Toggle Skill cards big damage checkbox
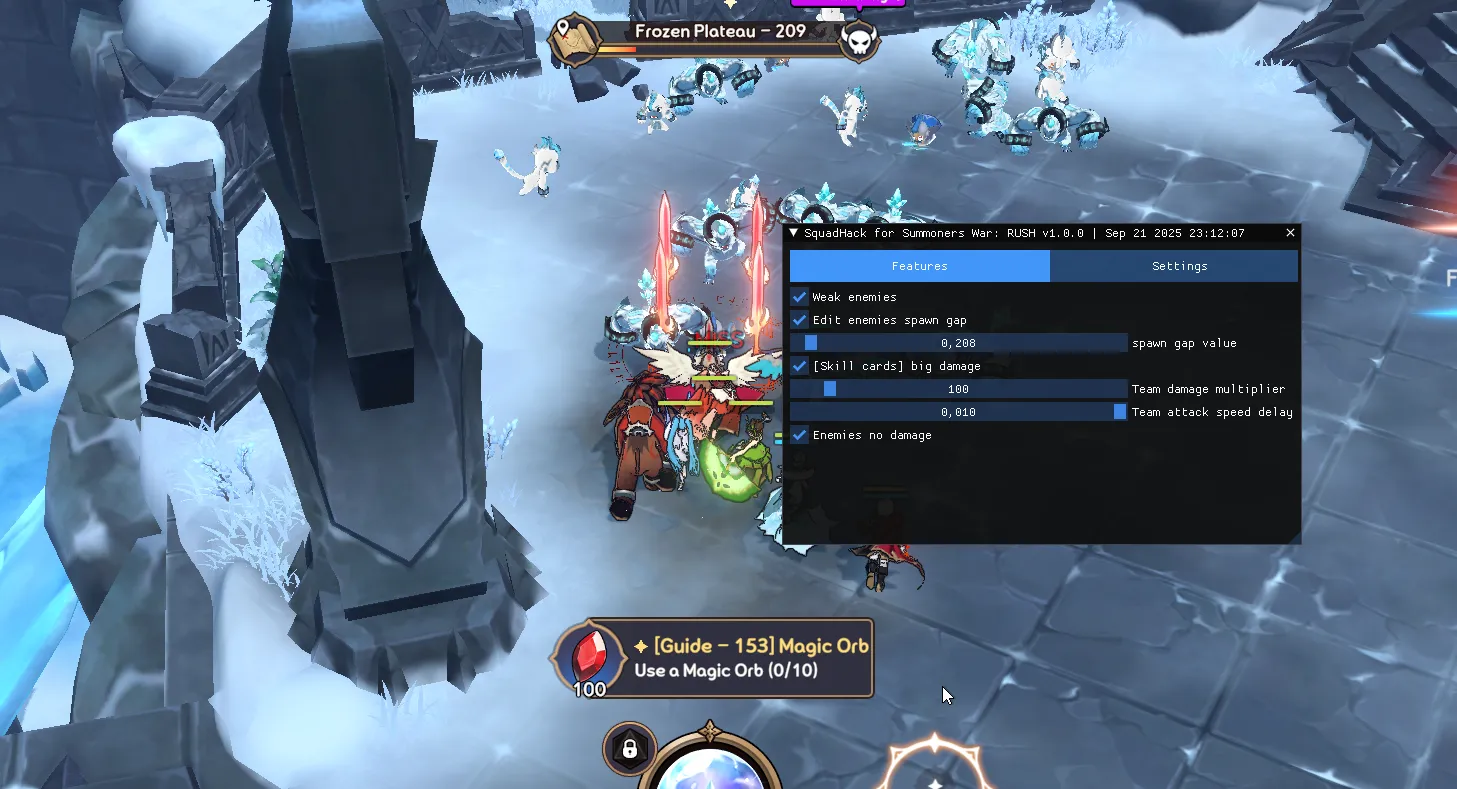This screenshot has width=1457, height=789. (x=800, y=366)
